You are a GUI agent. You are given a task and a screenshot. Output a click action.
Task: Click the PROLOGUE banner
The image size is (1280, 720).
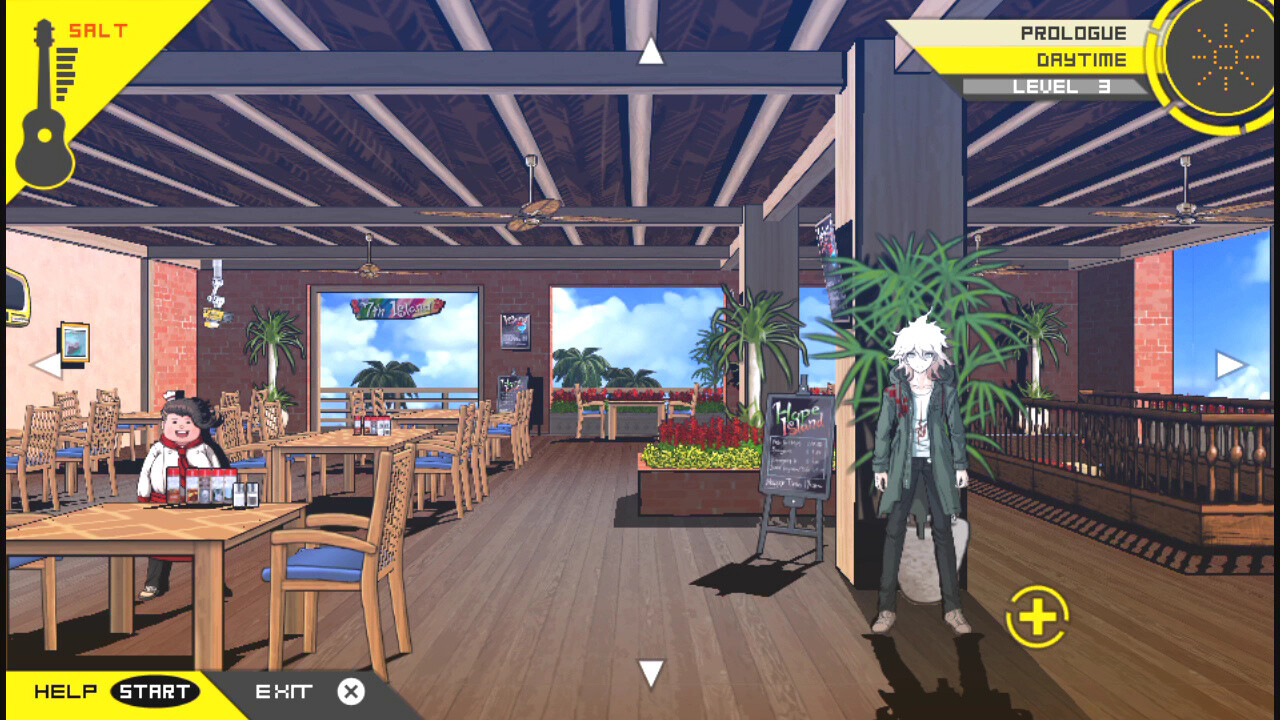(1072, 32)
